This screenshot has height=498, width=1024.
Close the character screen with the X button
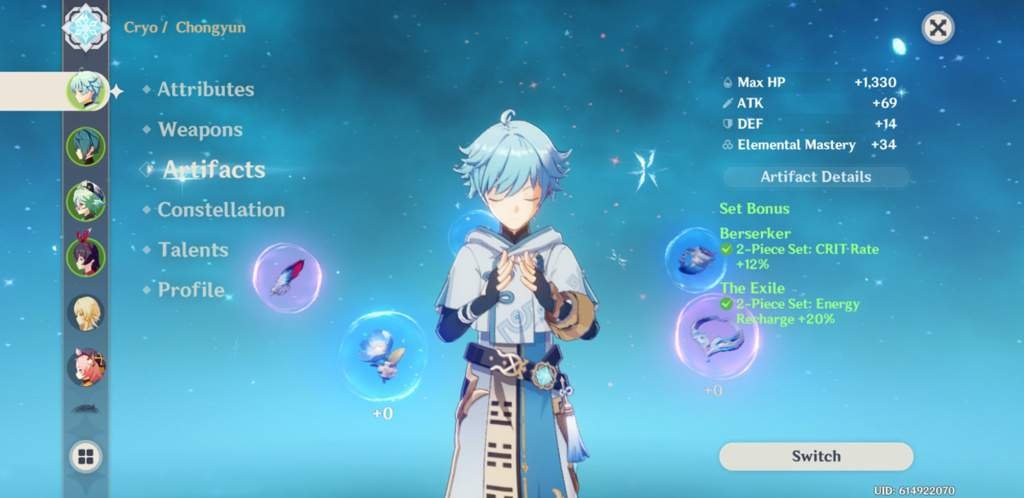click(937, 28)
